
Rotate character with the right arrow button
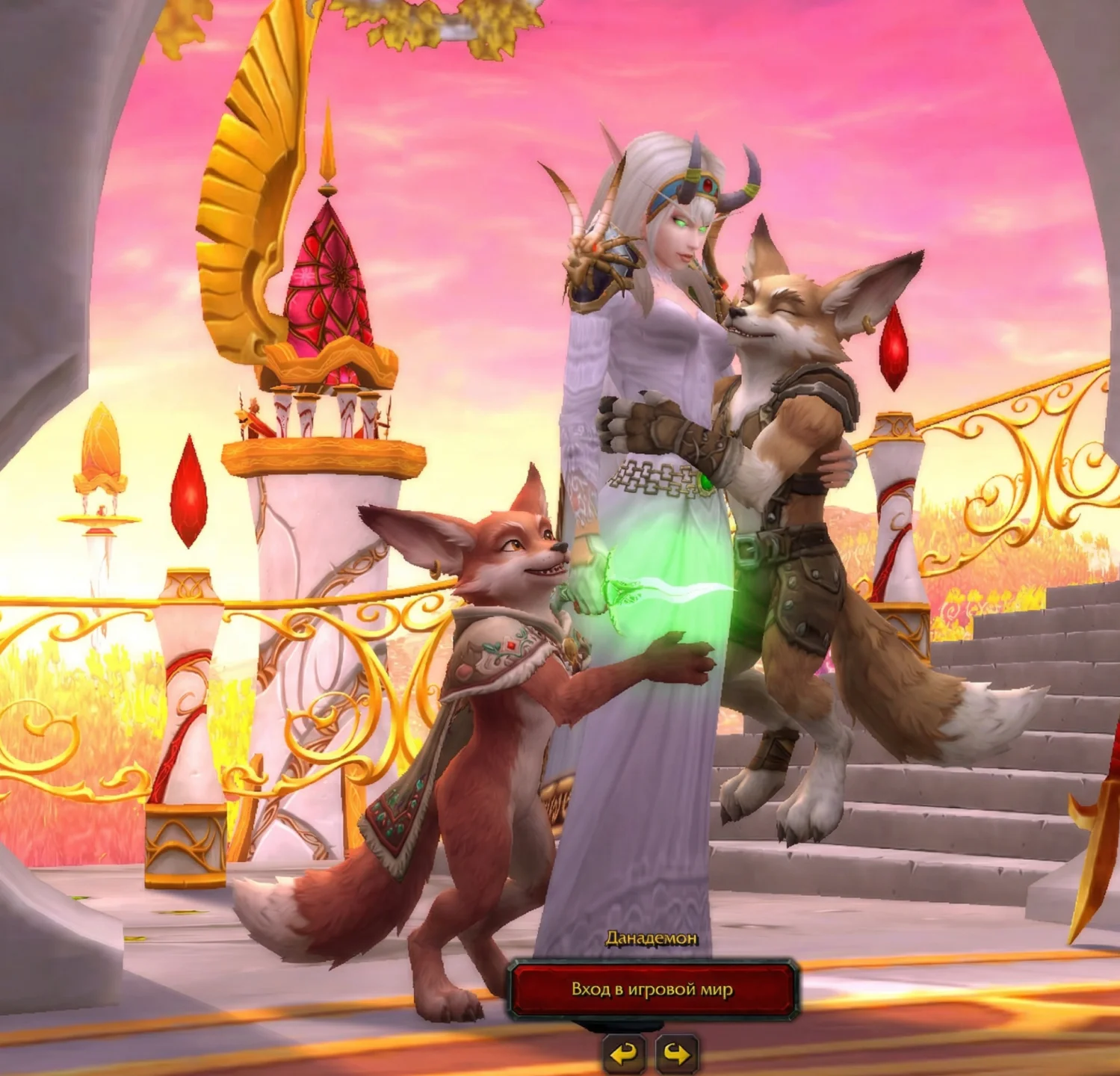pos(677,1054)
